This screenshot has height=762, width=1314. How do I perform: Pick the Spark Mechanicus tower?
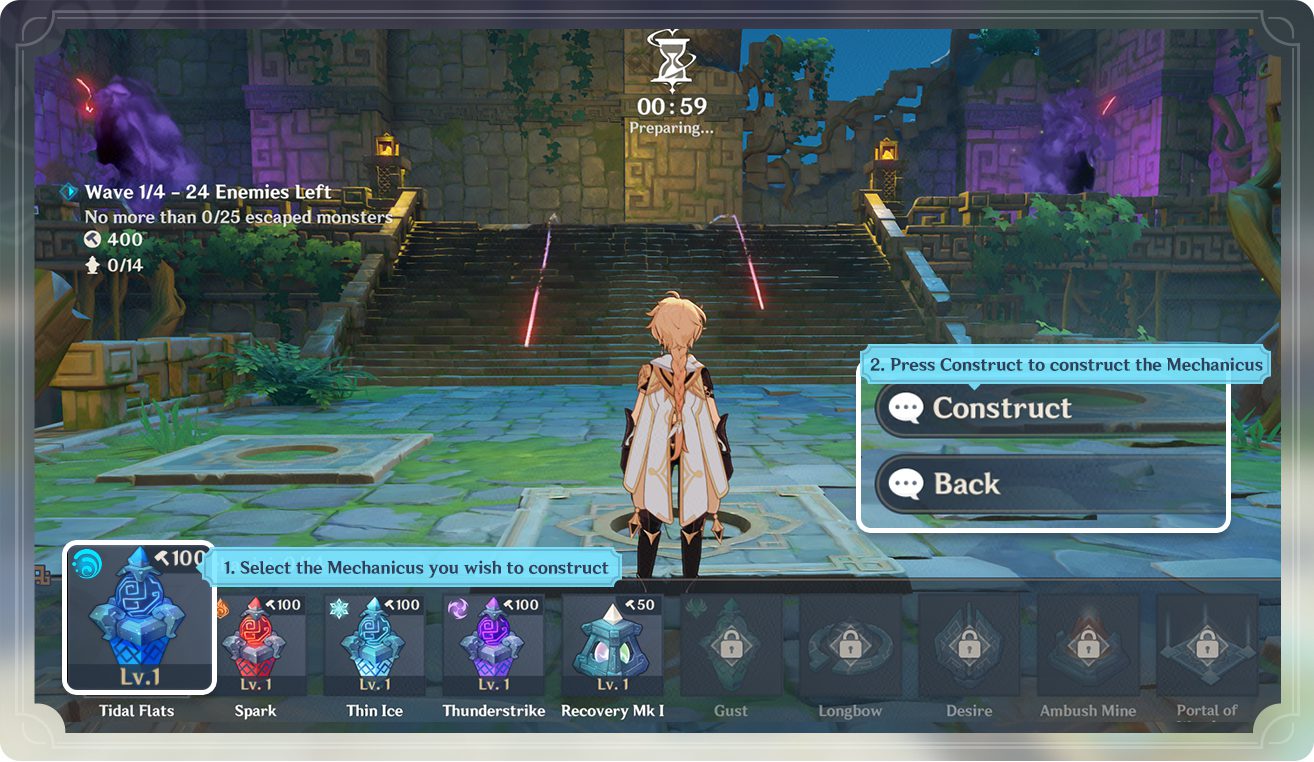[256, 645]
